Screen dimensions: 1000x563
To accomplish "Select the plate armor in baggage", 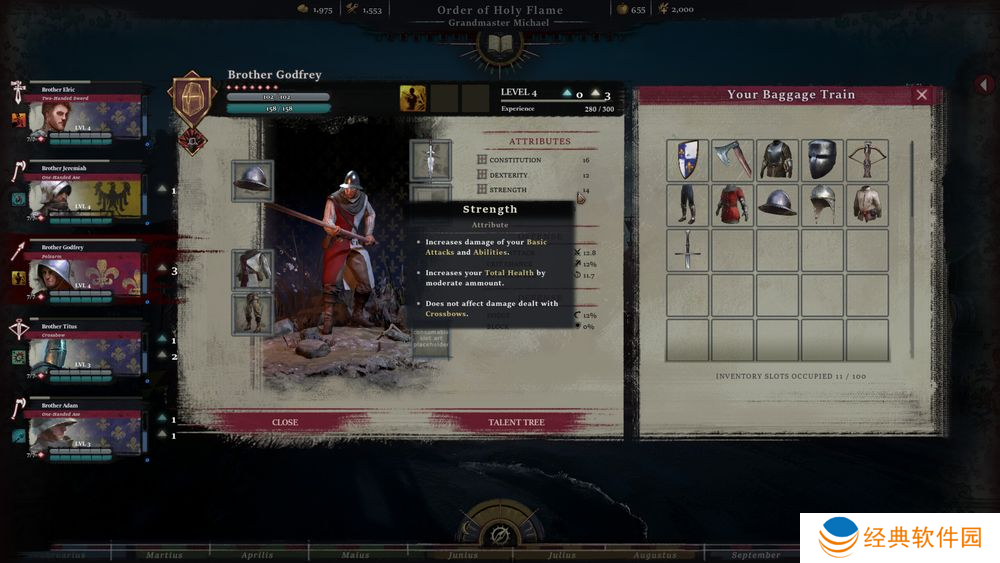I will (777, 160).
